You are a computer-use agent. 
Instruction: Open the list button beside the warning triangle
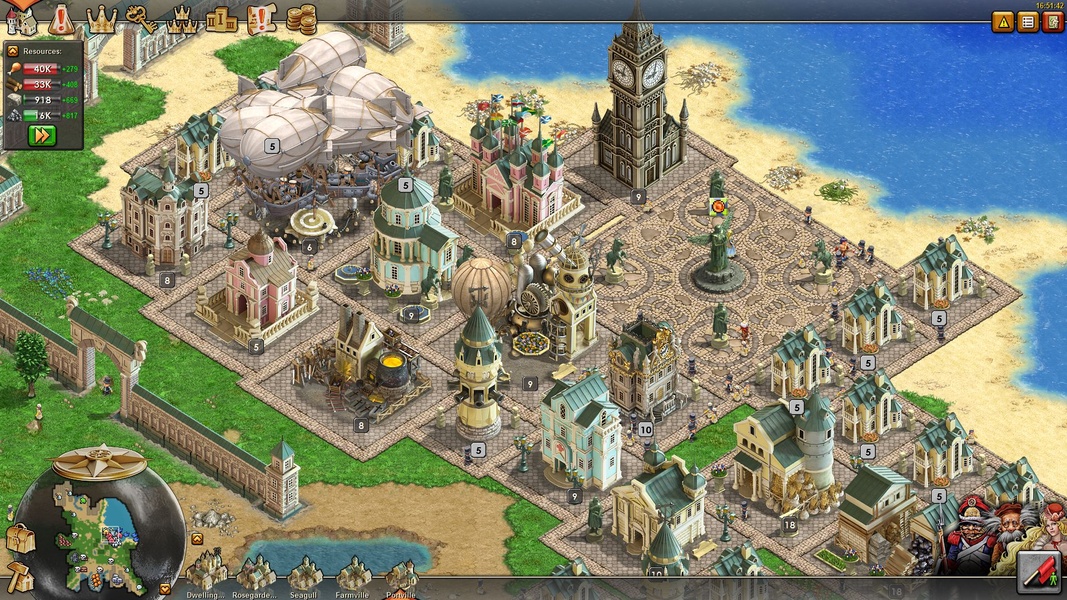(x=1028, y=22)
